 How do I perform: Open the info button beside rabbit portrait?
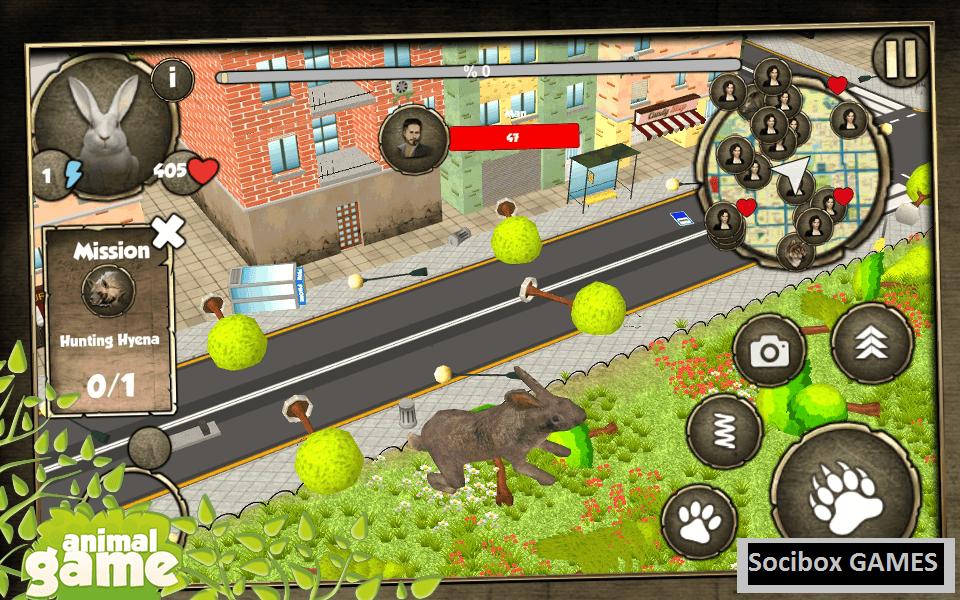pyautogui.click(x=173, y=79)
